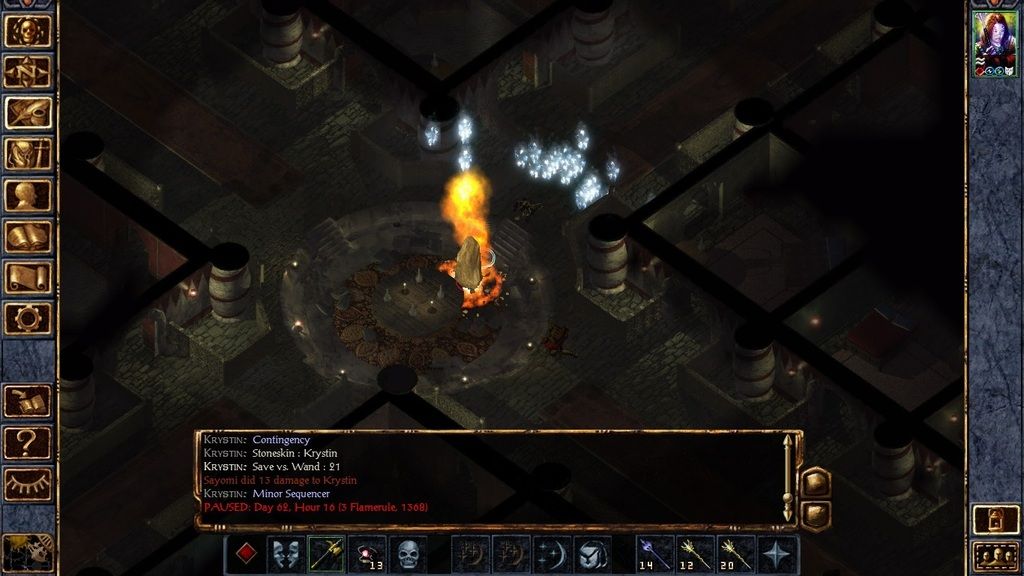Open the character record bust icon
The image size is (1024, 576).
click(x=28, y=195)
